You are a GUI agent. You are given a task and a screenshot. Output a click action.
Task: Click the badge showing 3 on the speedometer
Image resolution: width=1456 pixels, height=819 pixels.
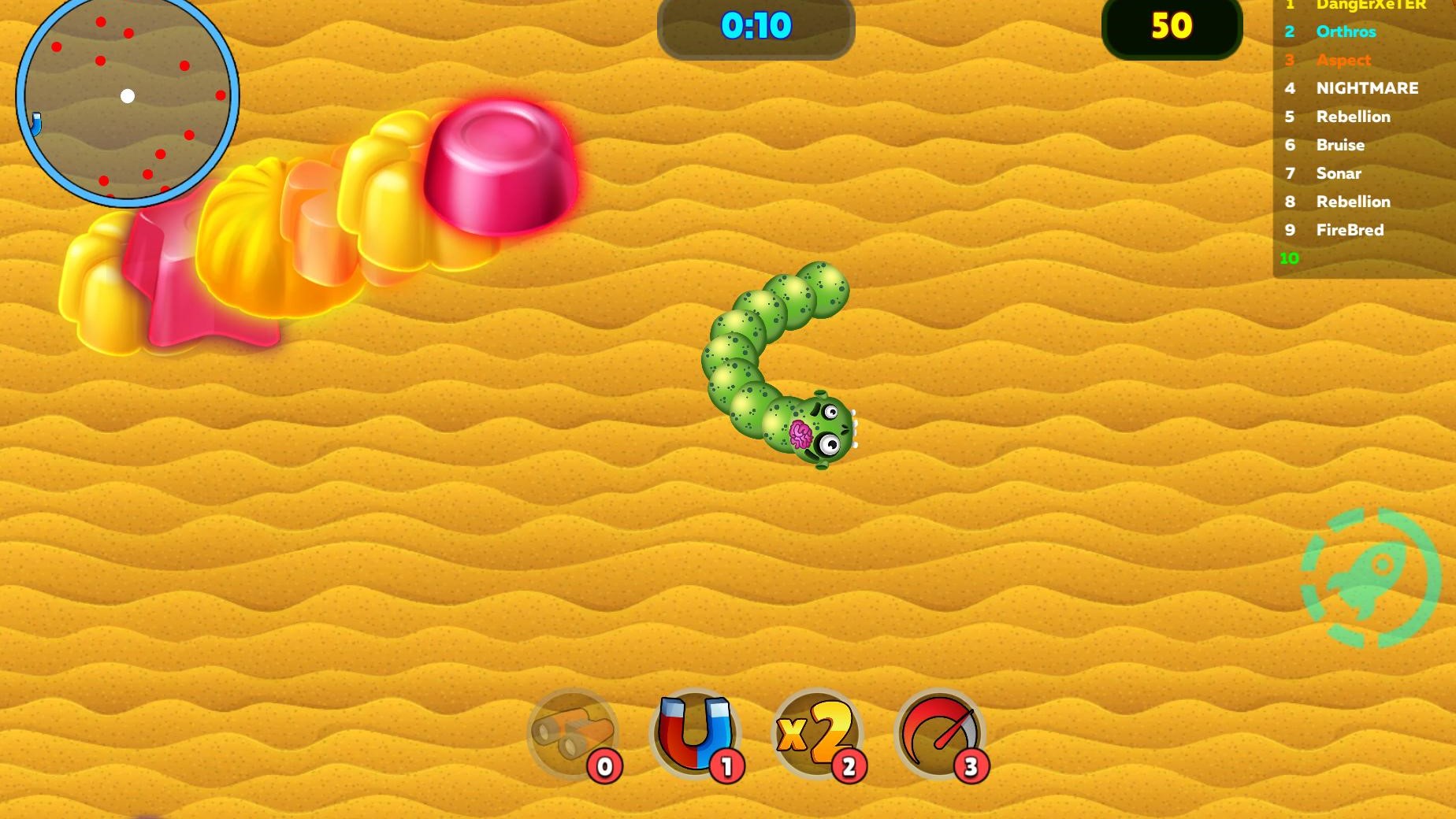[x=971, y=764]
